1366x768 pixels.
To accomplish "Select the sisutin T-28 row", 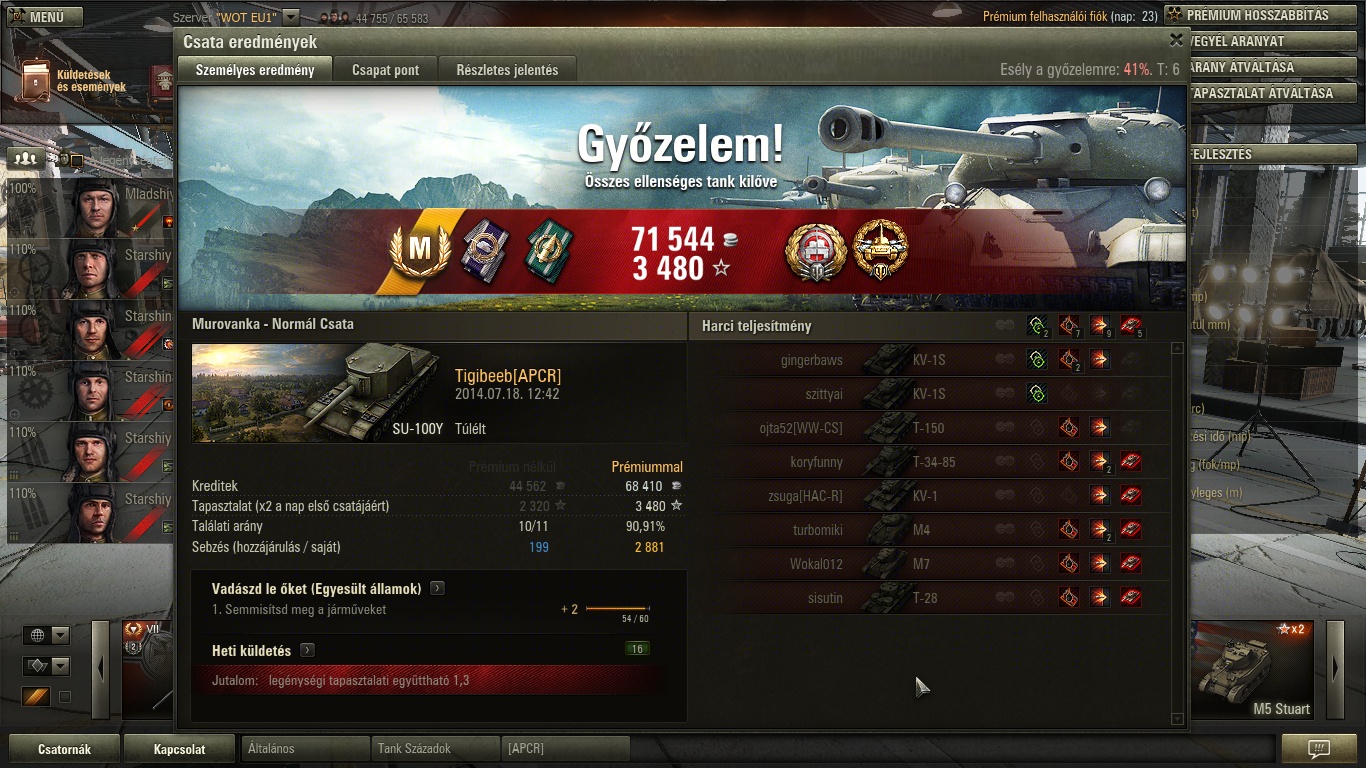I will click(930, 598).
